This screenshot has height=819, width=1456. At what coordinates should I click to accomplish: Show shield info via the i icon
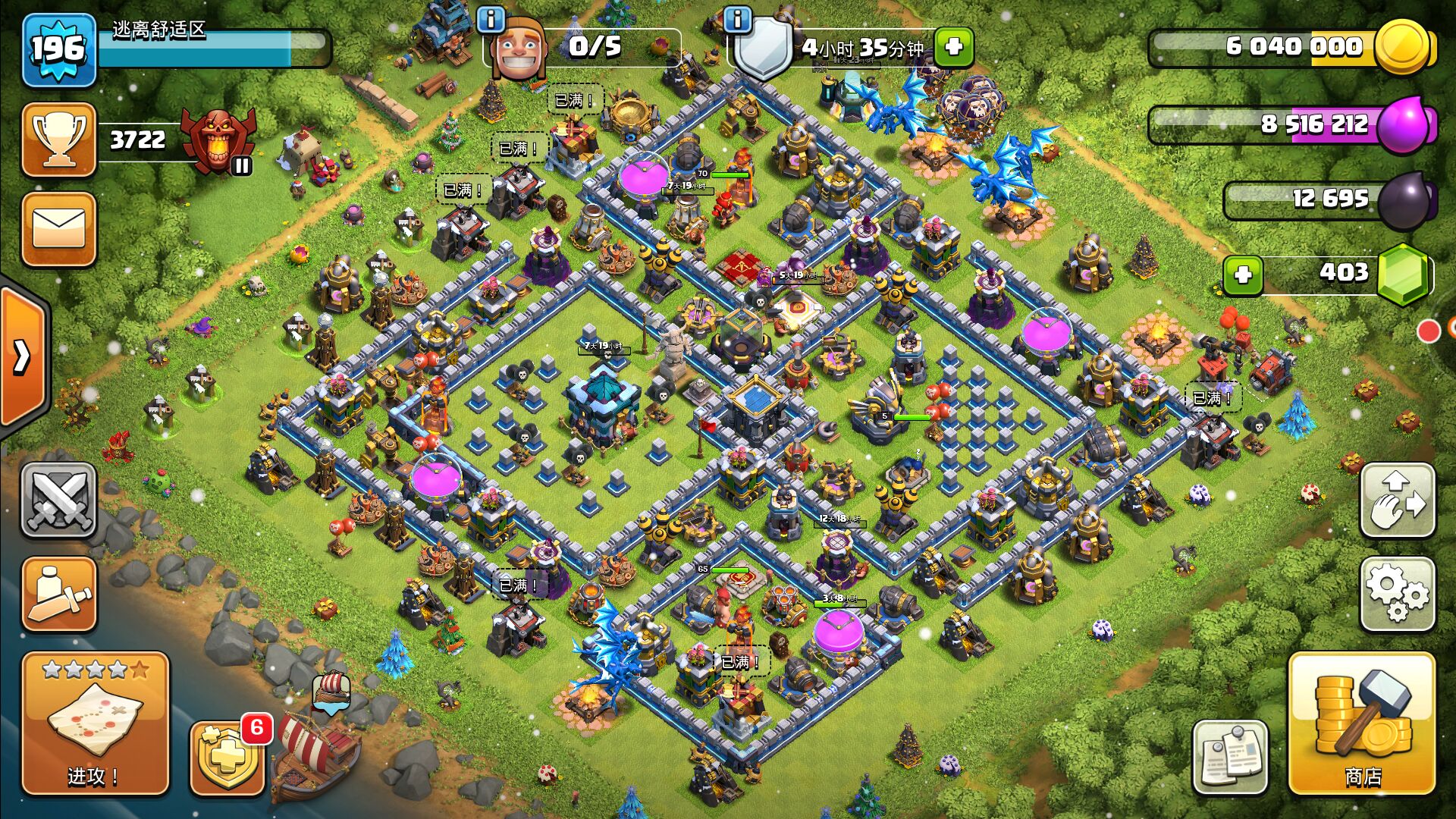[x=737, y=19]
